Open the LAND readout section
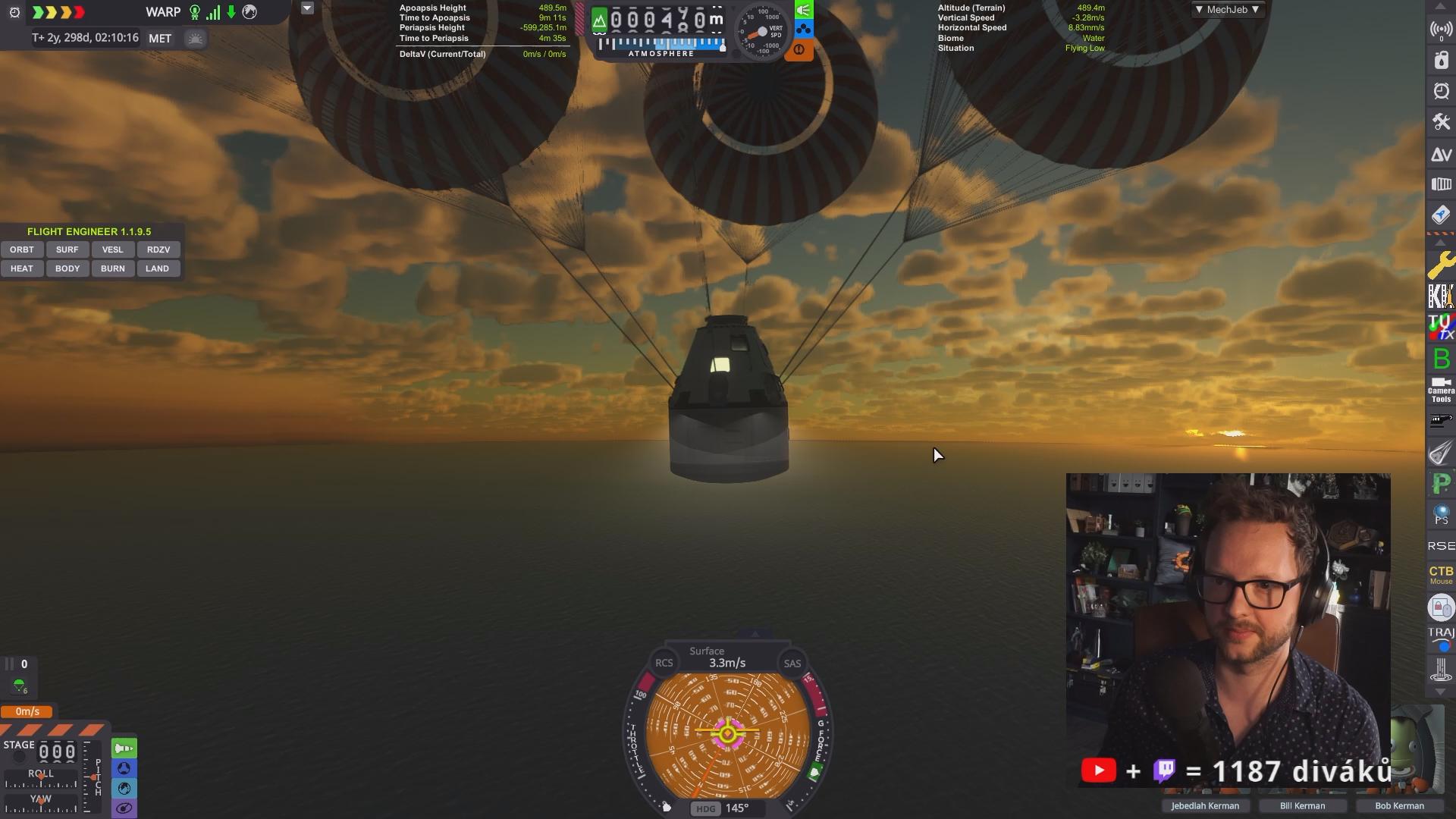Image resolution: width=1456 pixels, height=819 pixels. tap(158, 268)
